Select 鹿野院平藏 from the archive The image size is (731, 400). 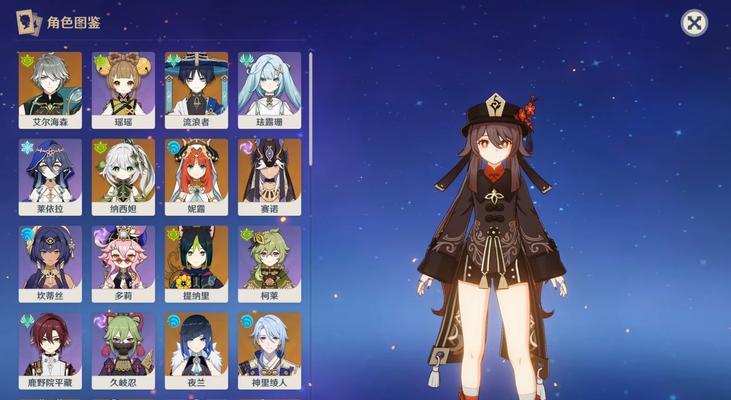click(49, 348)
